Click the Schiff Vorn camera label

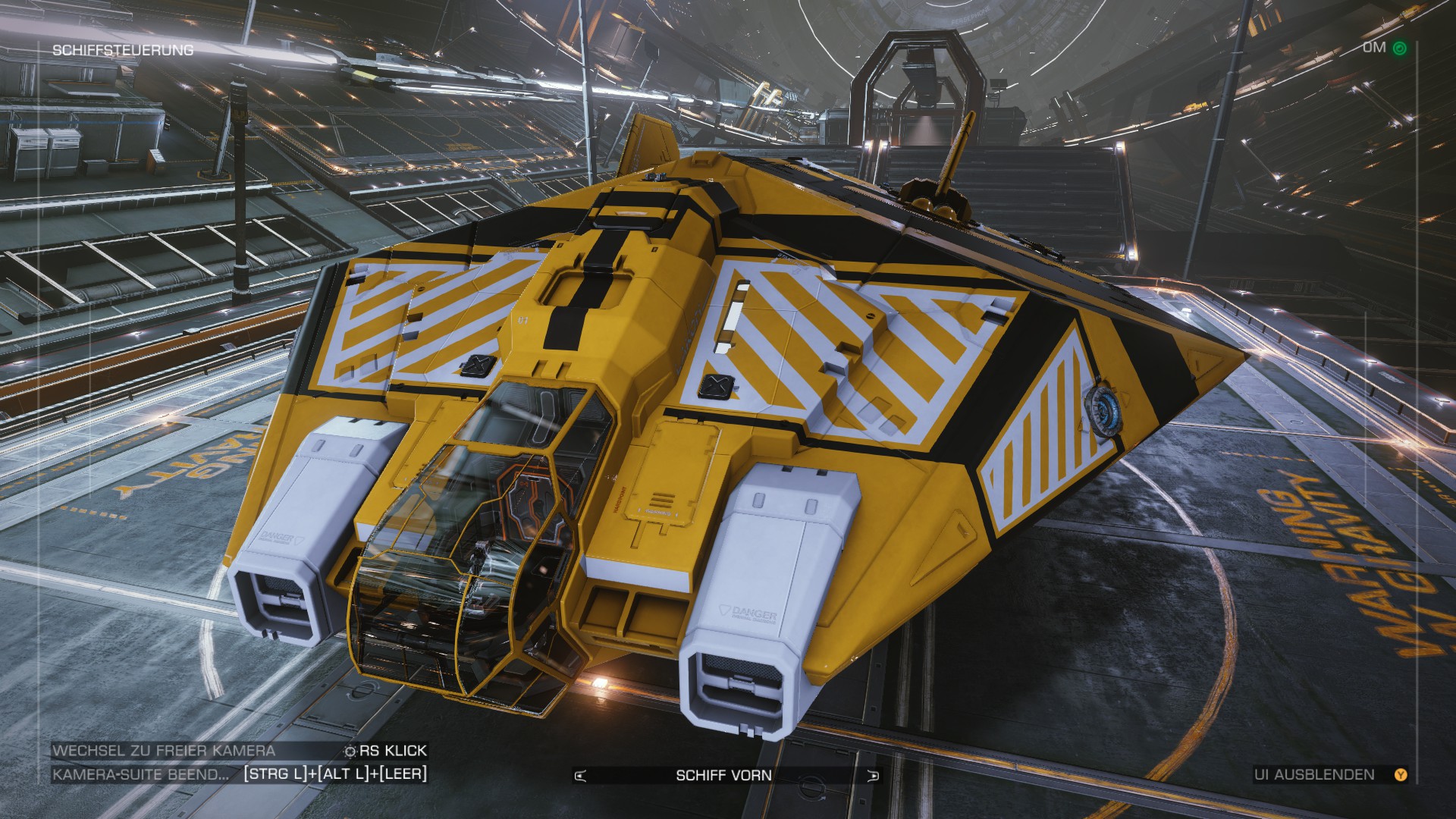click(x=723, y=775)
